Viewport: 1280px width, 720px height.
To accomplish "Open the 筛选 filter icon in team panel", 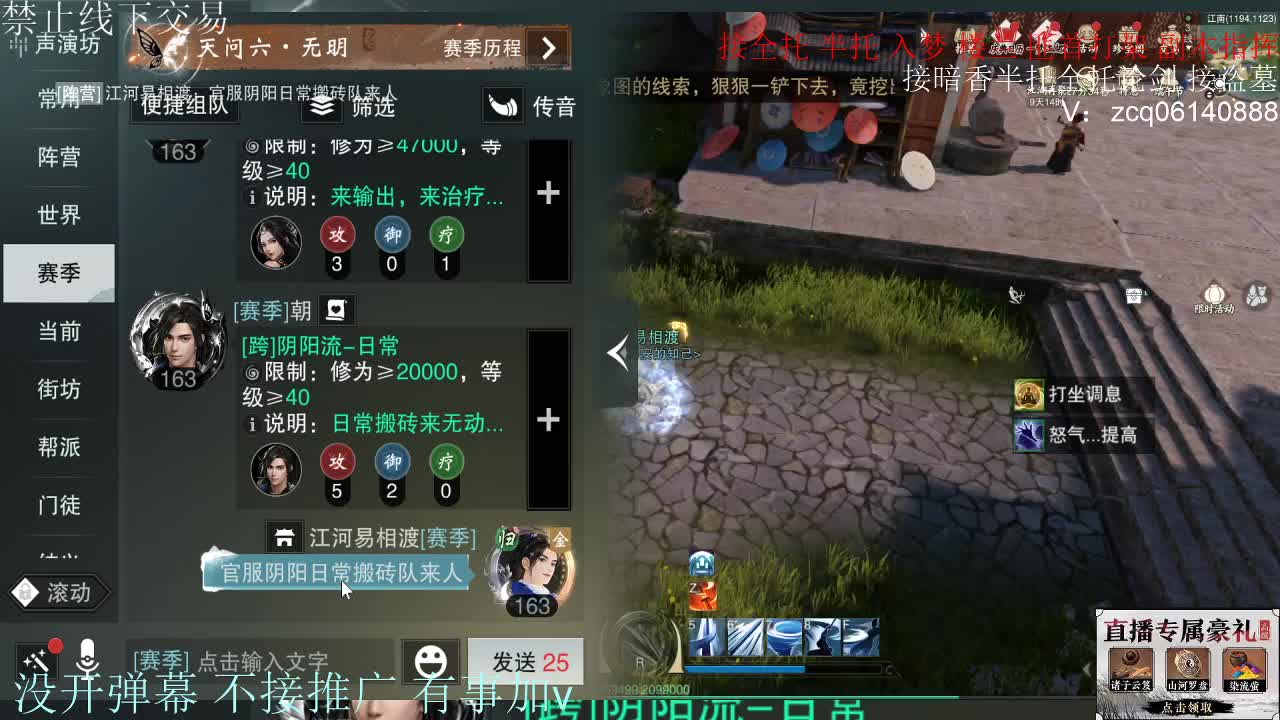I will tap(320, 107).
